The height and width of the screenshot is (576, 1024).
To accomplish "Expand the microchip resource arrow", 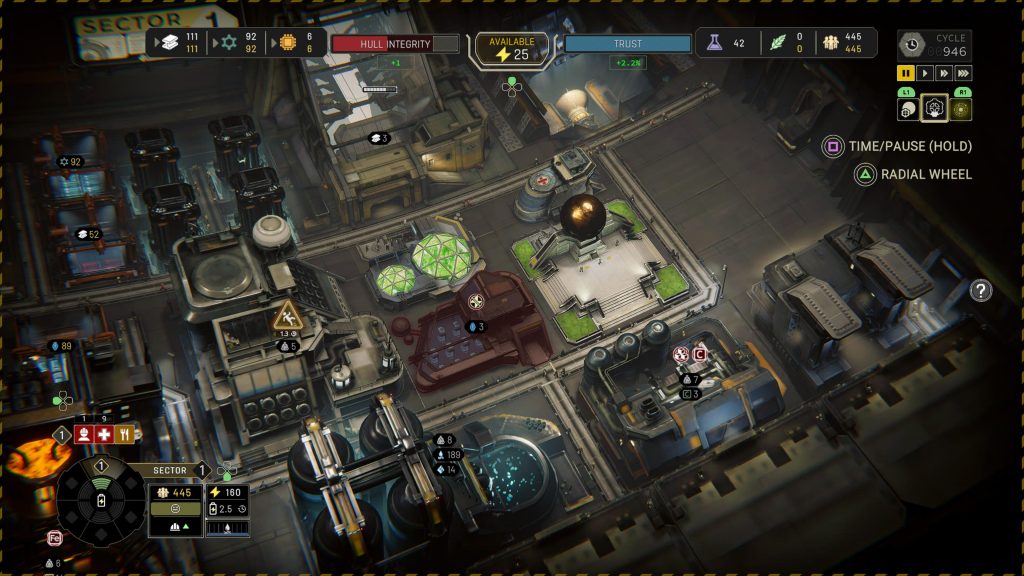I will 270,43.
